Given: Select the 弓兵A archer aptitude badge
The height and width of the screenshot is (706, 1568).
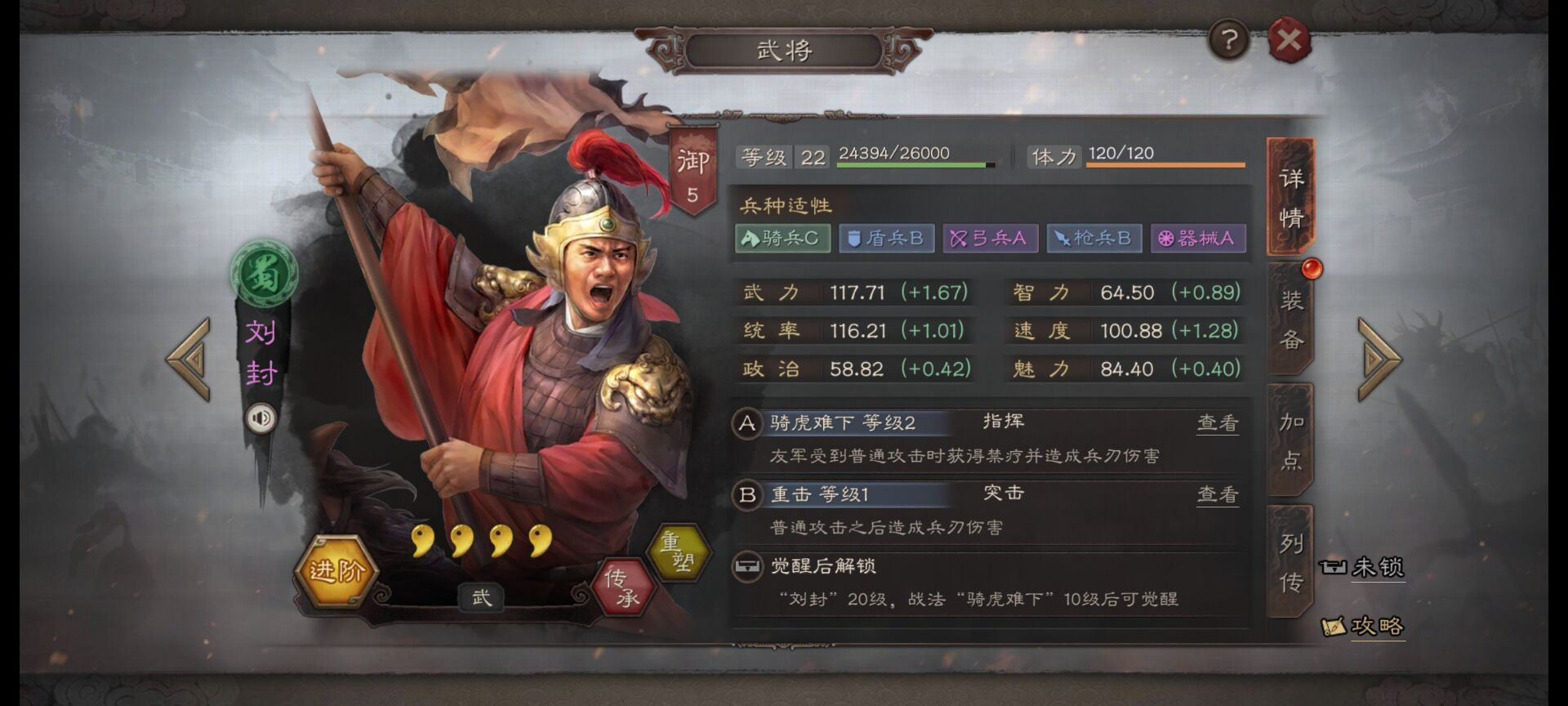Looking at the screenshot, I should 990,239.
